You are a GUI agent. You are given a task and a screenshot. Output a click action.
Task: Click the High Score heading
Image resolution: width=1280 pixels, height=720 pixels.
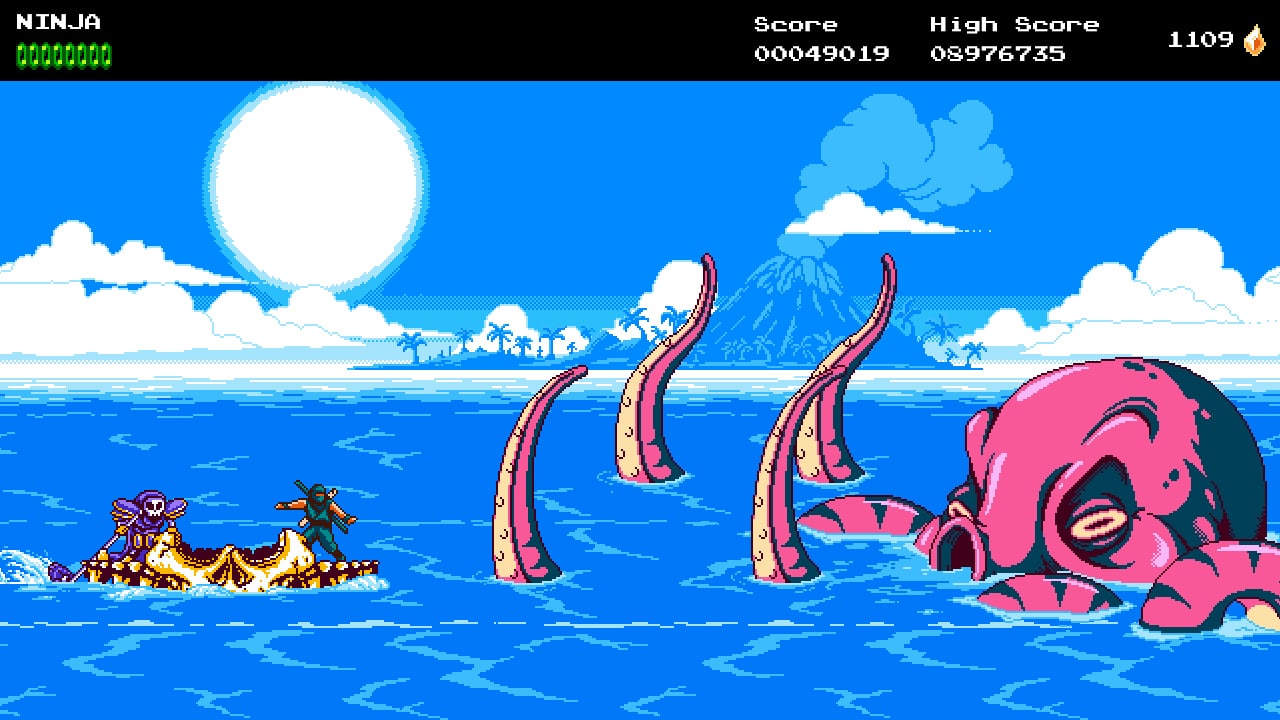pyautogui.click(x=1013, y=23)
